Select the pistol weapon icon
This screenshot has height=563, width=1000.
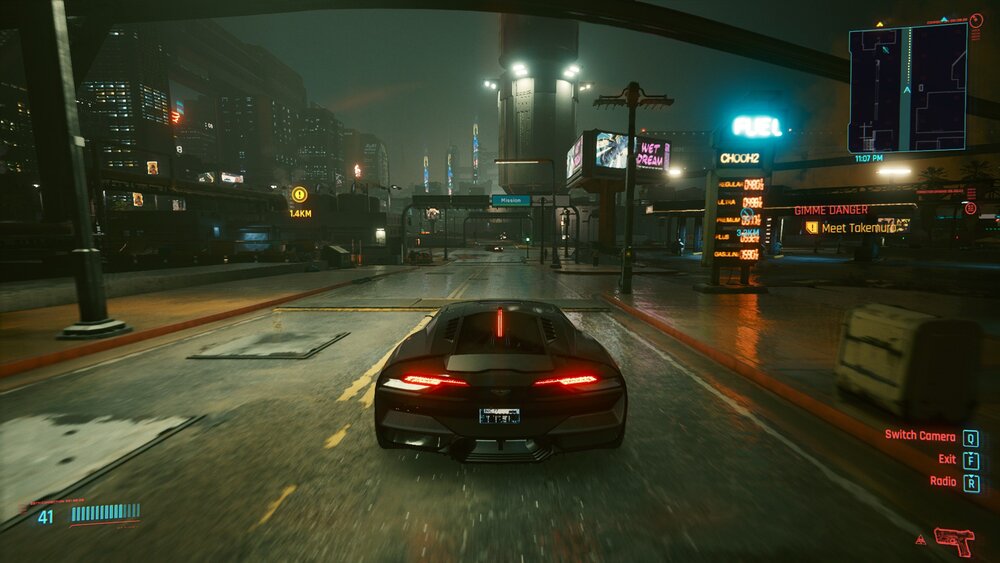(x=954, y=540)
